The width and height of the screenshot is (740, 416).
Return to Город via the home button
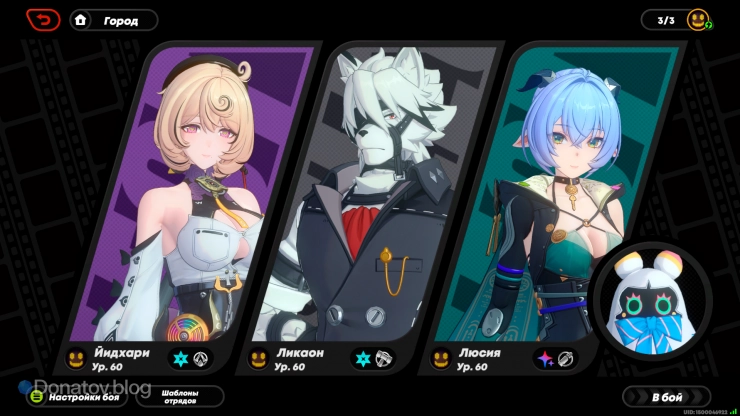pos(114,20)
